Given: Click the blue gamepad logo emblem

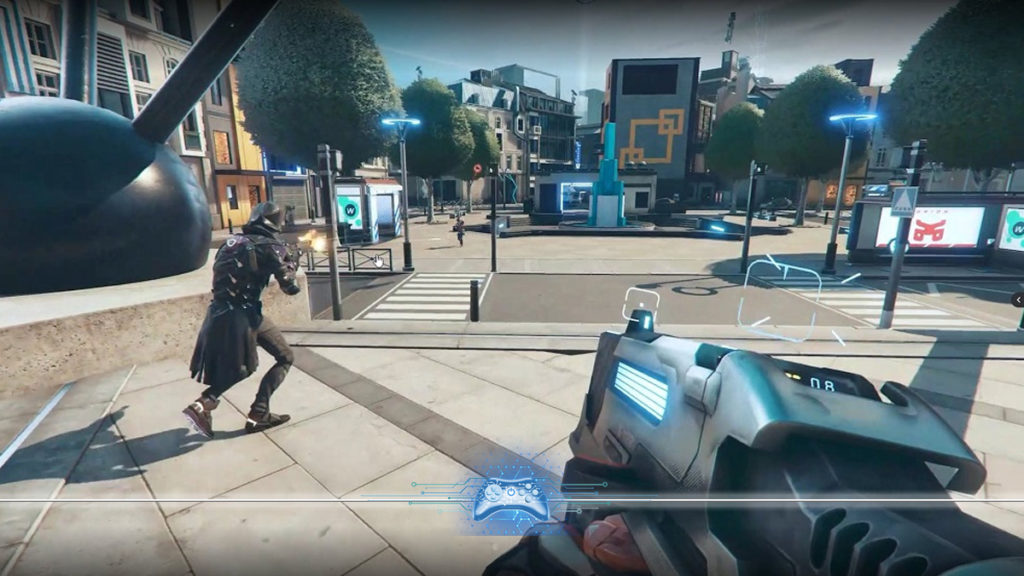Looking at the screenshot, I should pyautogui.click(x=510, y=498).
